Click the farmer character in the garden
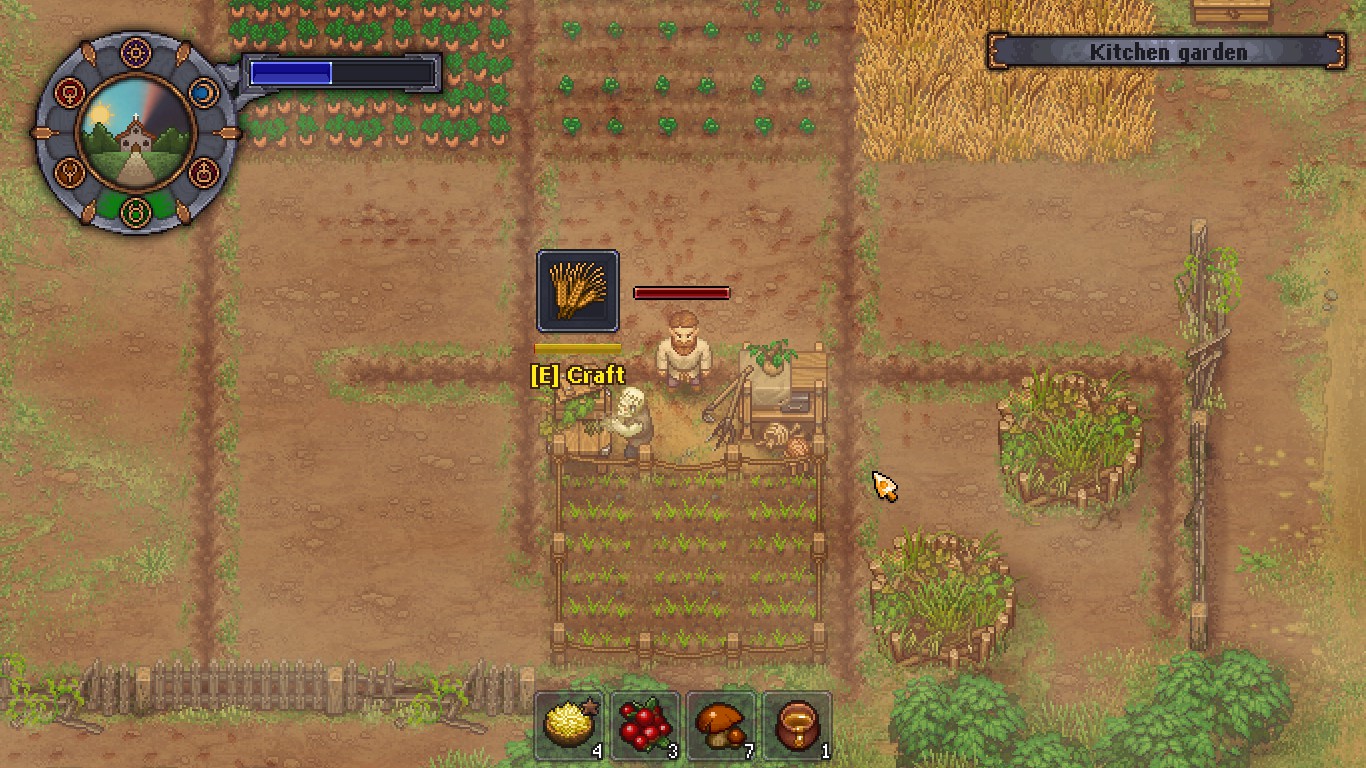1366x768 pixels. pos(683,354)
